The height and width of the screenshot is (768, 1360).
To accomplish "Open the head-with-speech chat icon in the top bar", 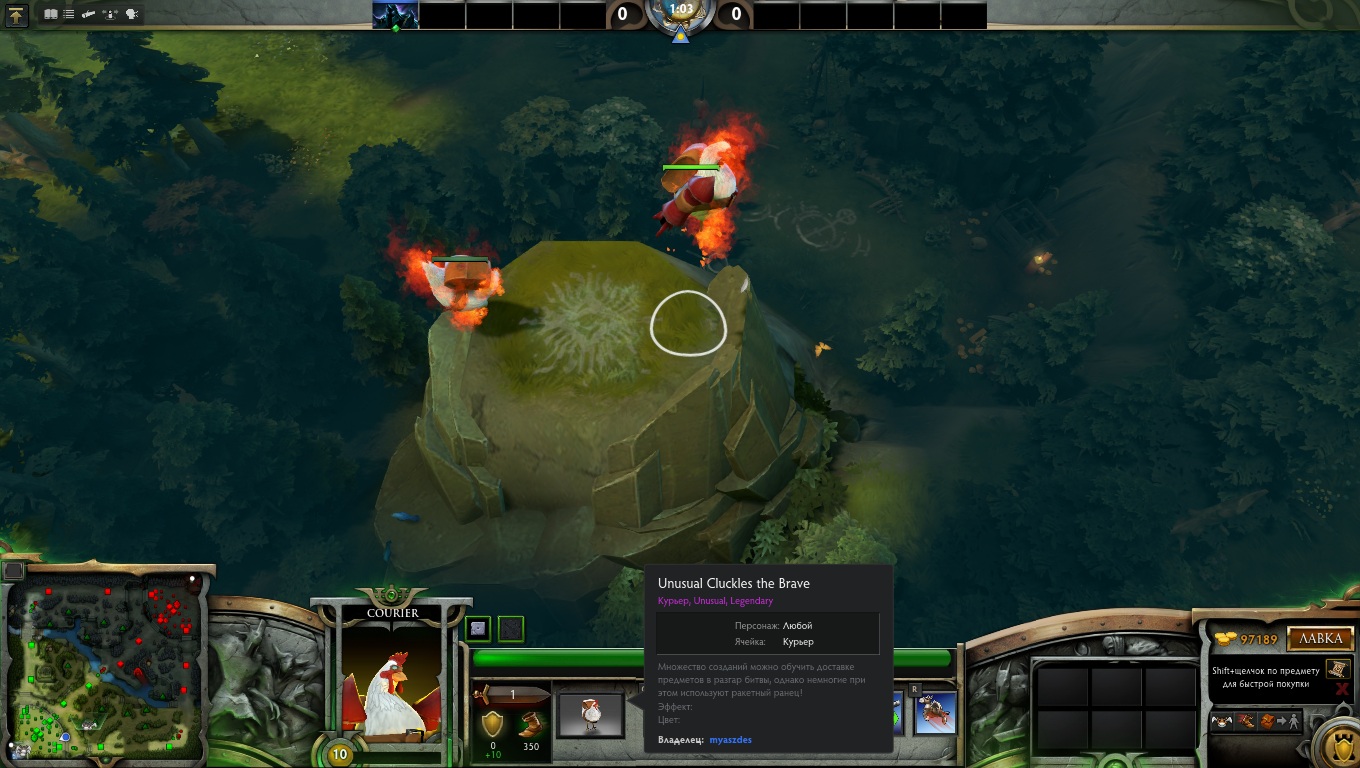I will [x=131, y=15].
